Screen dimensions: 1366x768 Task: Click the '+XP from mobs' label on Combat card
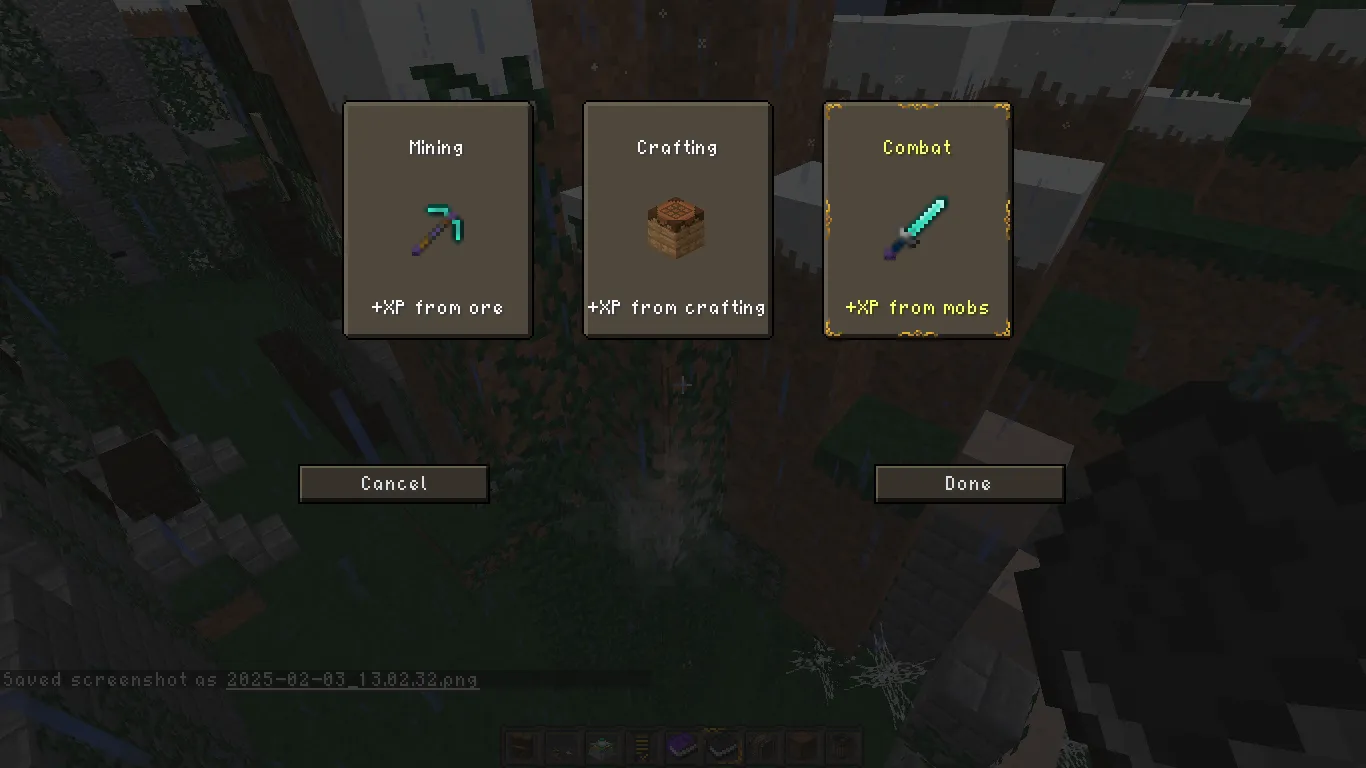pyautogui.click(x=917, y=307)
